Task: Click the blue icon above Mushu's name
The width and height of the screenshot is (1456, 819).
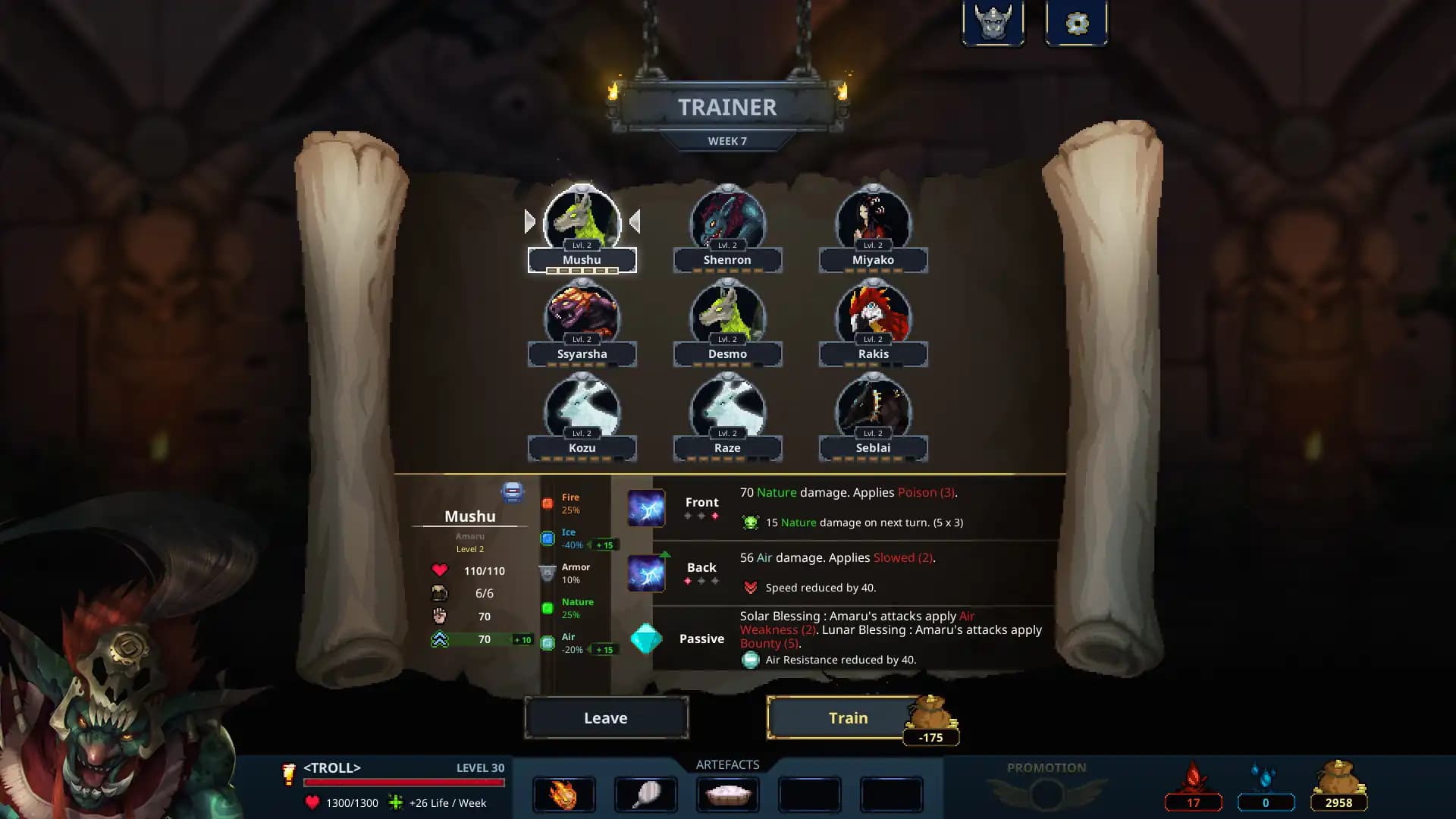Action: 513,493
